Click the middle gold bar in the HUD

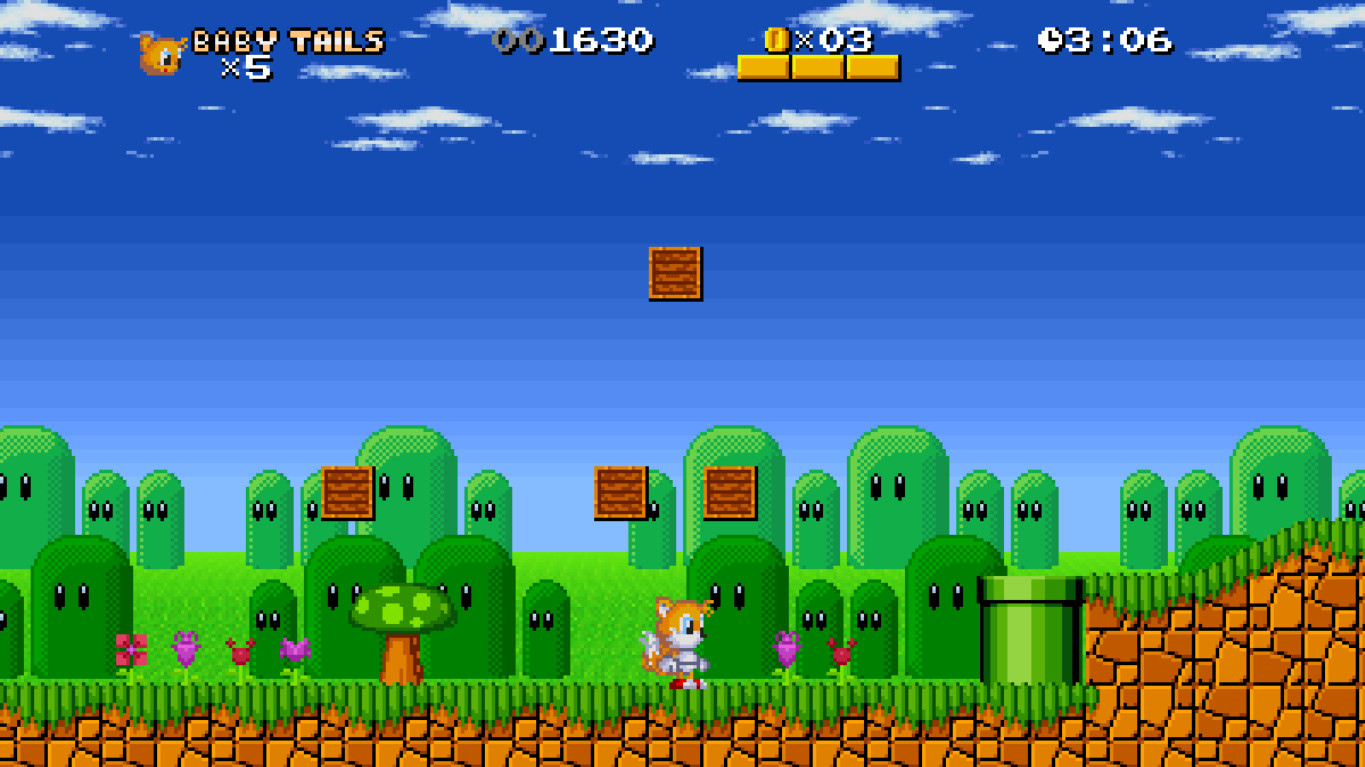point(816,69)
